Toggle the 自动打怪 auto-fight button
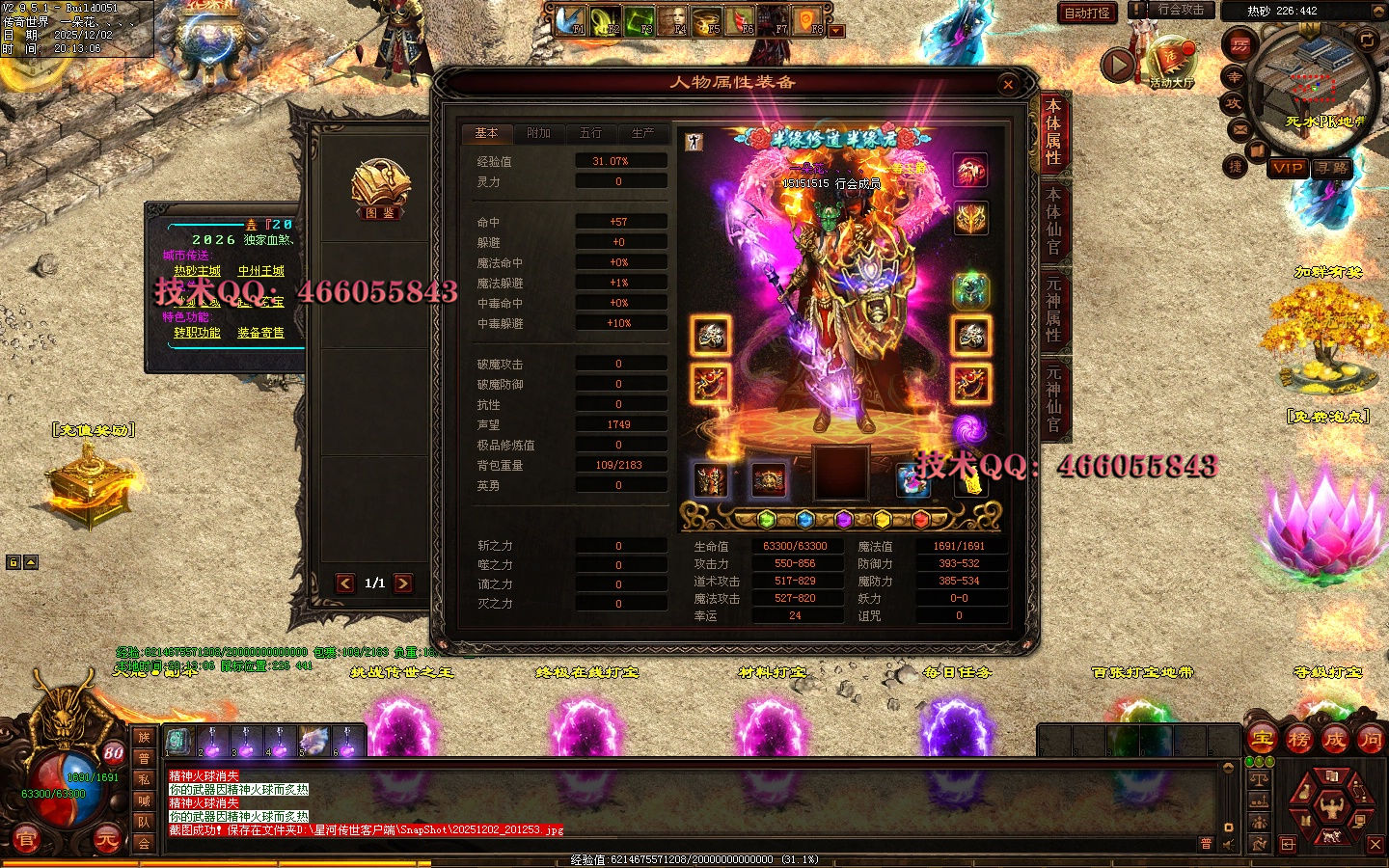The width and height of the screenshot is (1389, 868). point(1087,13)
